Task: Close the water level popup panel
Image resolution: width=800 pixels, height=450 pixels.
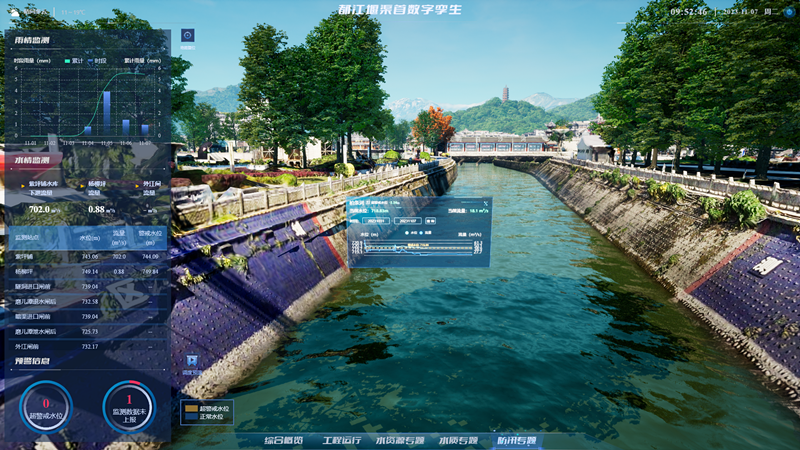Action: [x=486, y=201]
